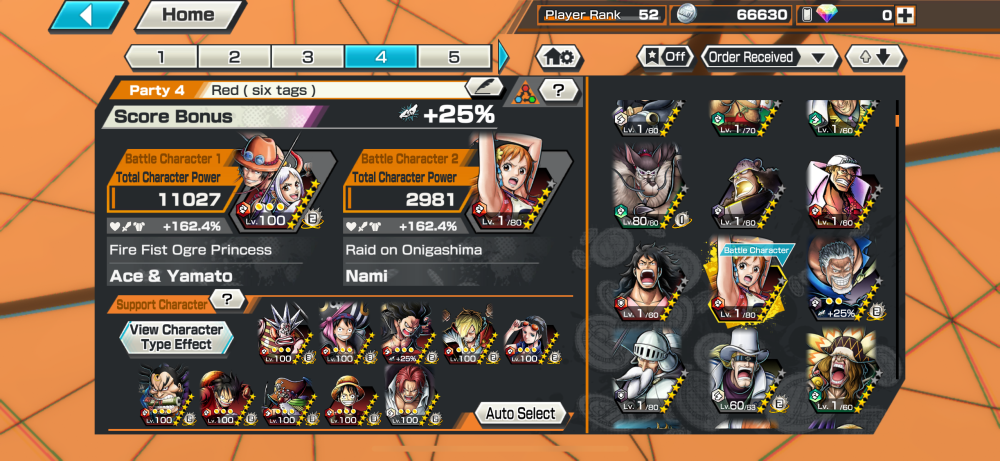
Task: Return to the Home screen
Action: (x=187, y=15)
